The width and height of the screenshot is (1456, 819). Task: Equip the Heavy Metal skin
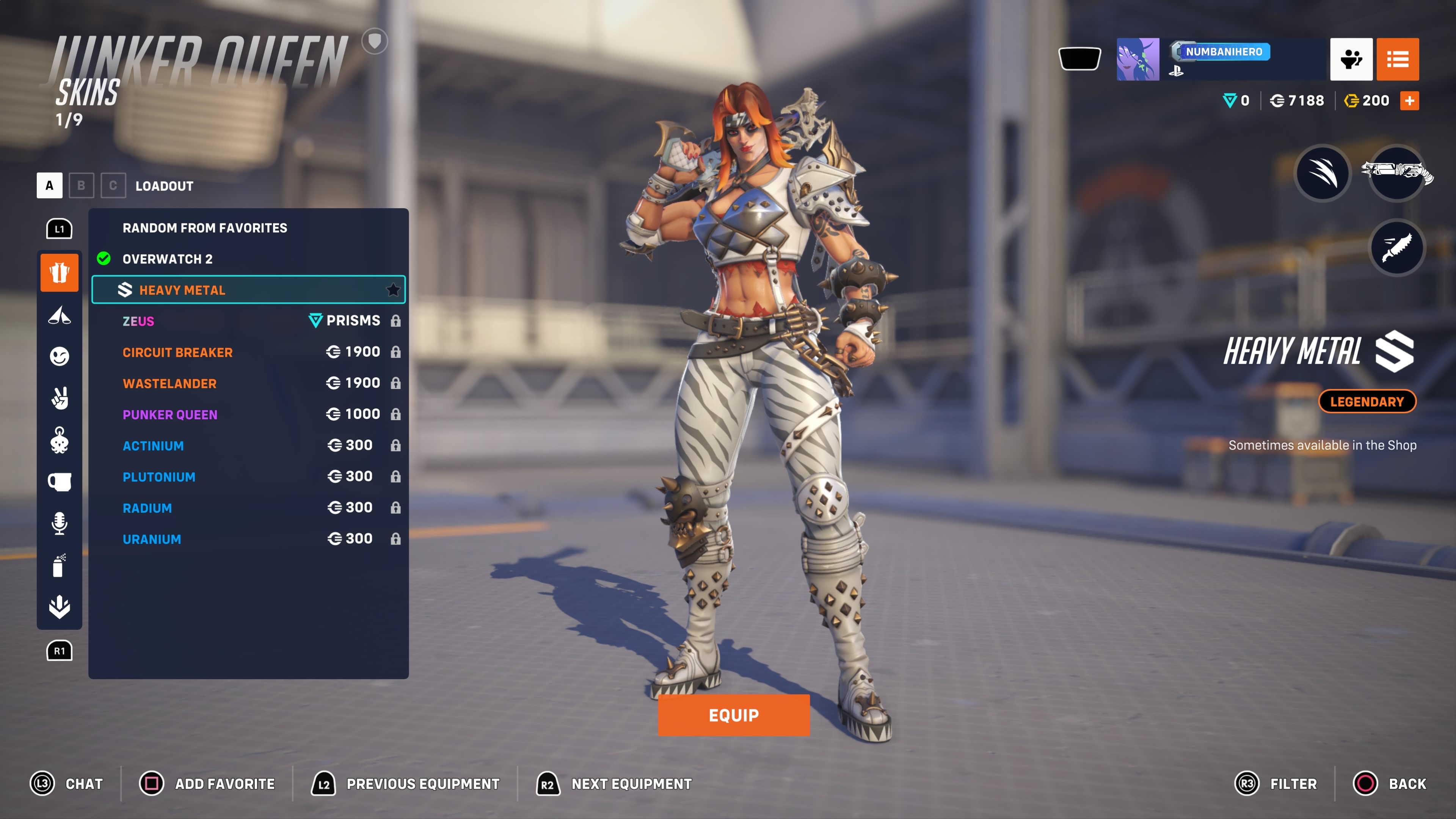[733, 715]
